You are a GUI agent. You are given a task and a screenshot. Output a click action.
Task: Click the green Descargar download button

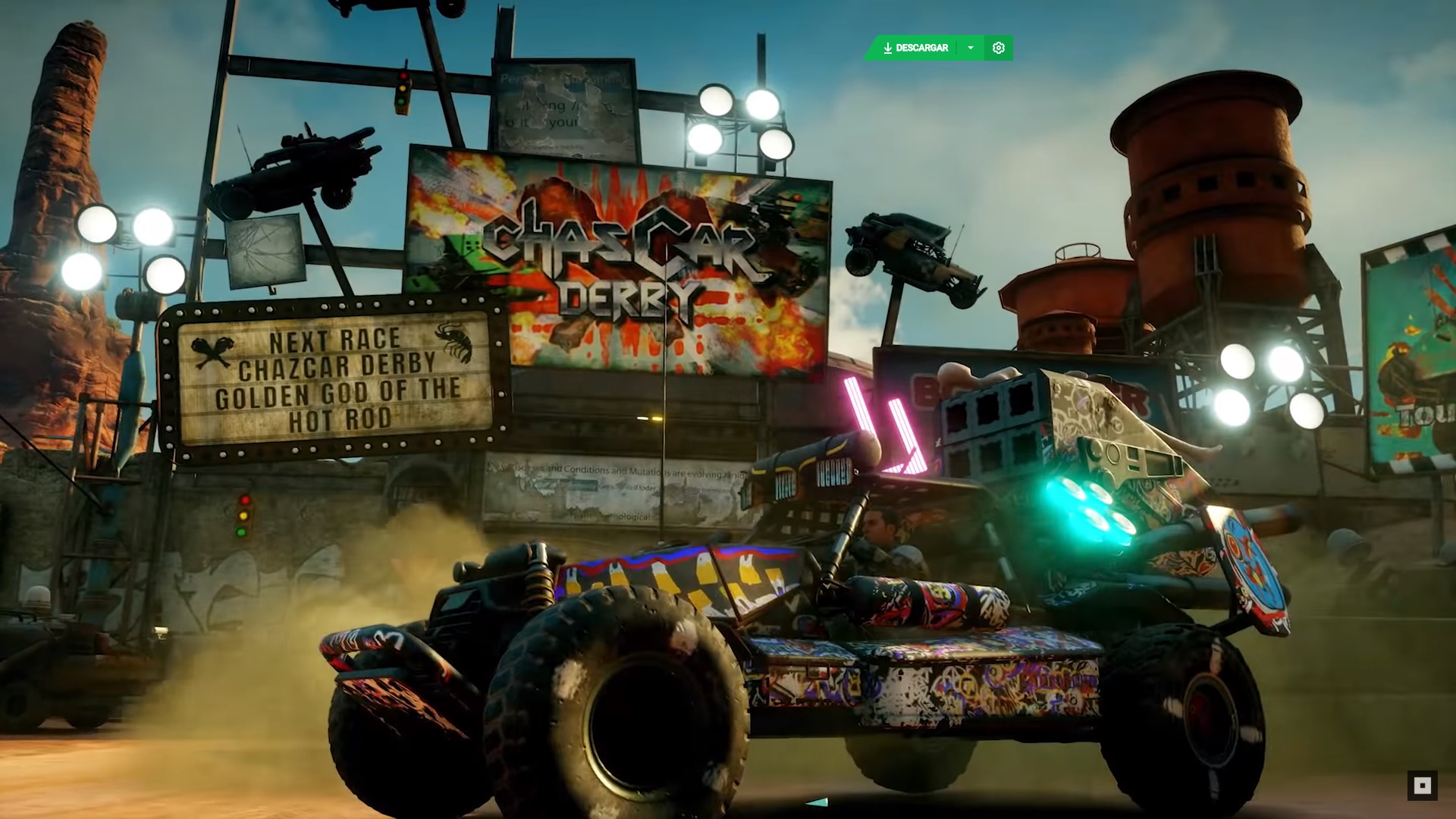[915, 48]
